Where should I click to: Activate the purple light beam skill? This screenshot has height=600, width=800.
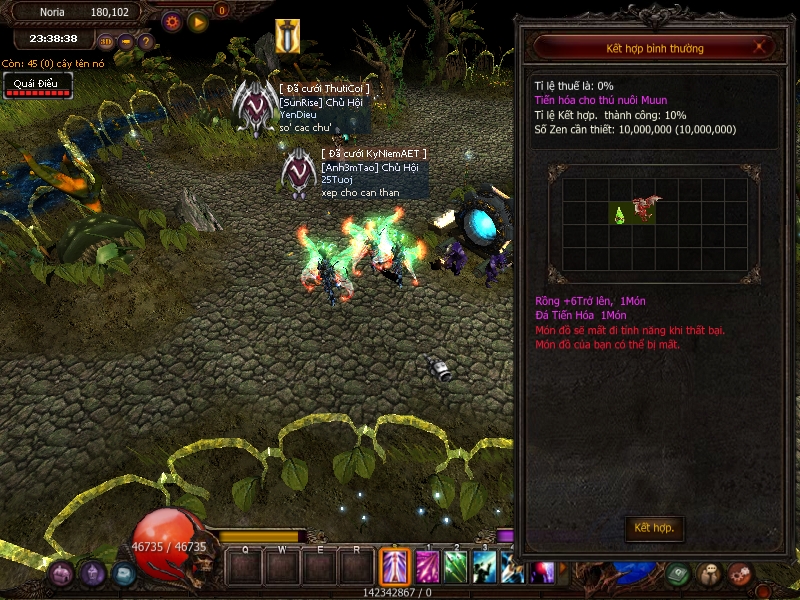click(395, 568)
